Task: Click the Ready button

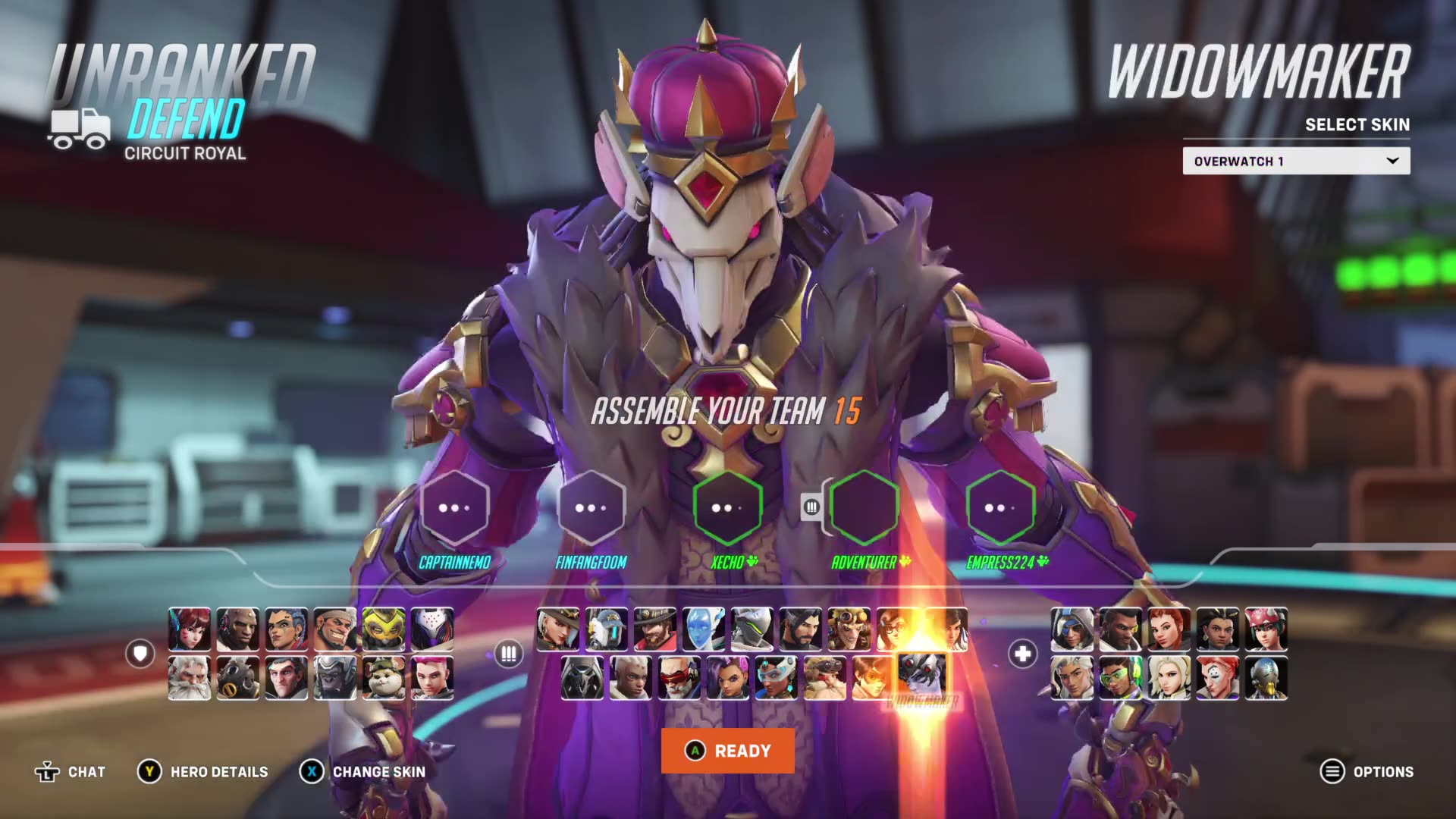Action: 727,752
